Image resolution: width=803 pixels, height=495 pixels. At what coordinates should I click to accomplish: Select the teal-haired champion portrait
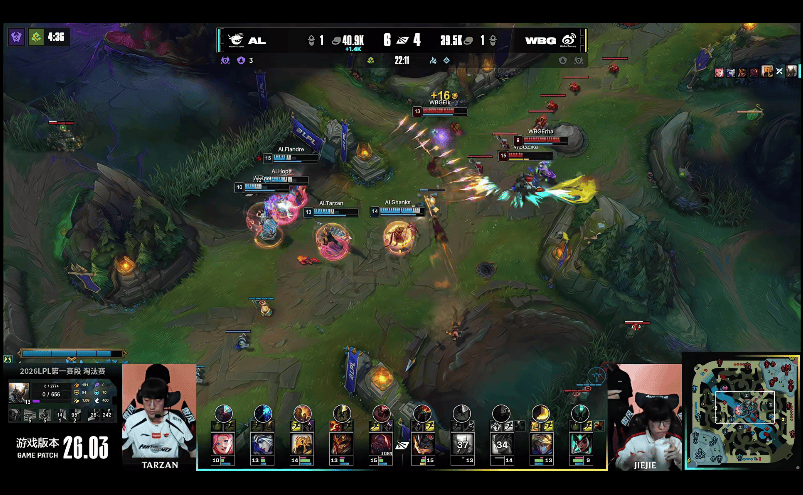click(580, 443)
